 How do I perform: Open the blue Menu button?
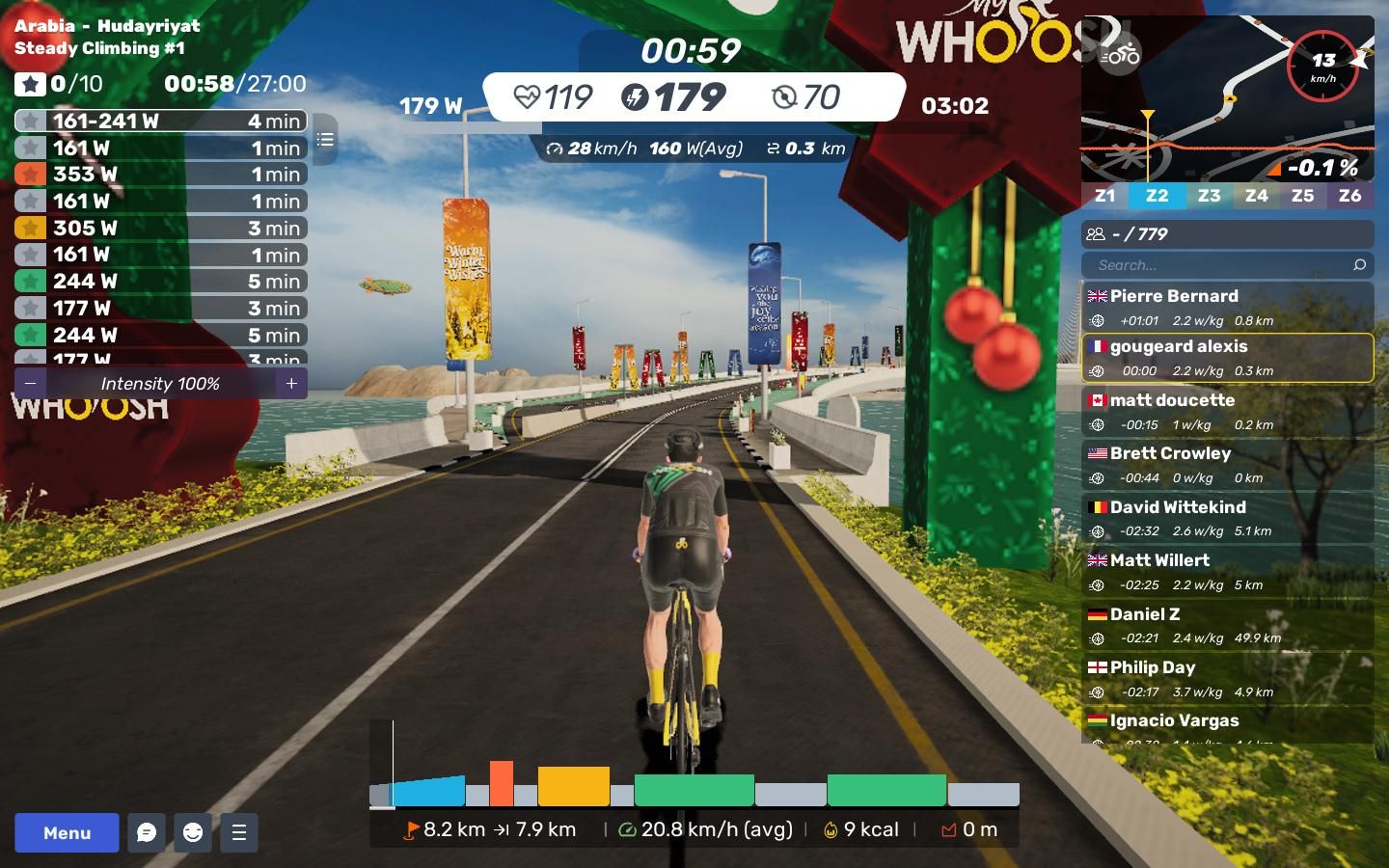coord(67,832)
